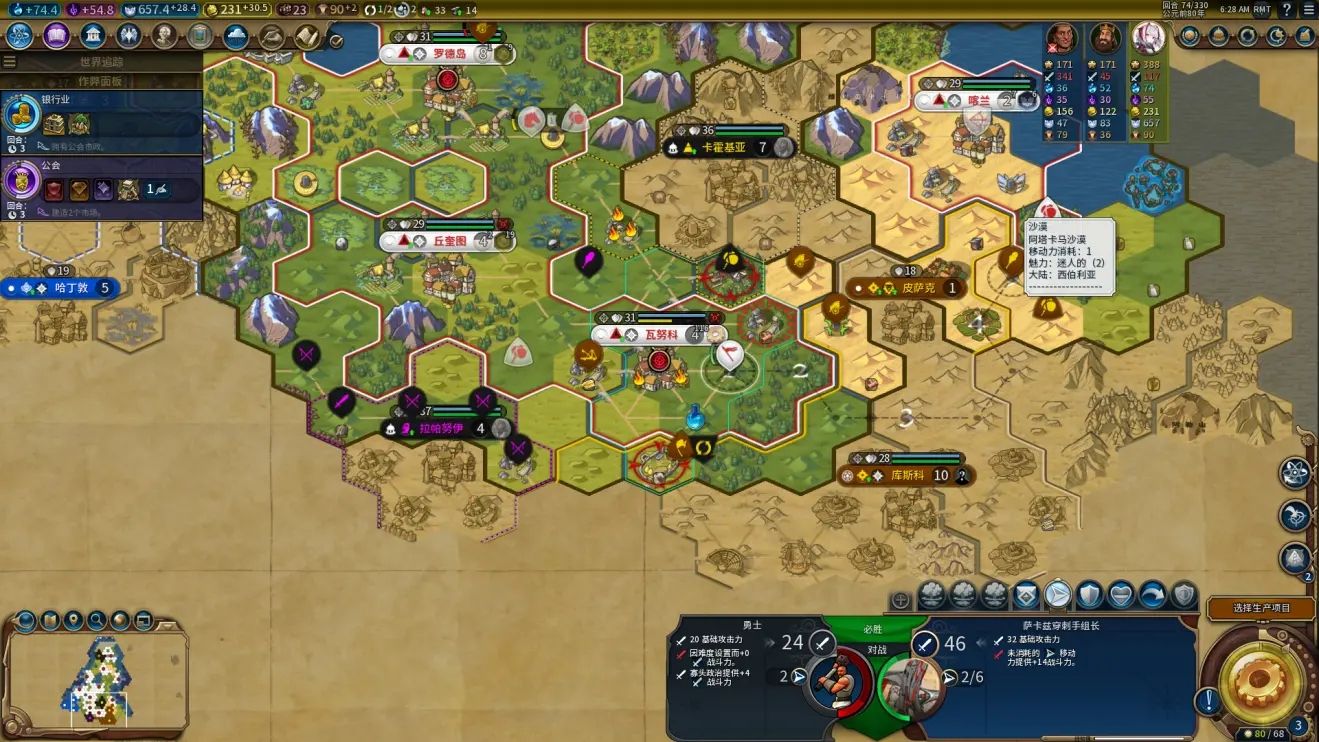The image size is (1319, 742).
Task: Open map search with the magnifier icon
Action: [96, 620]
